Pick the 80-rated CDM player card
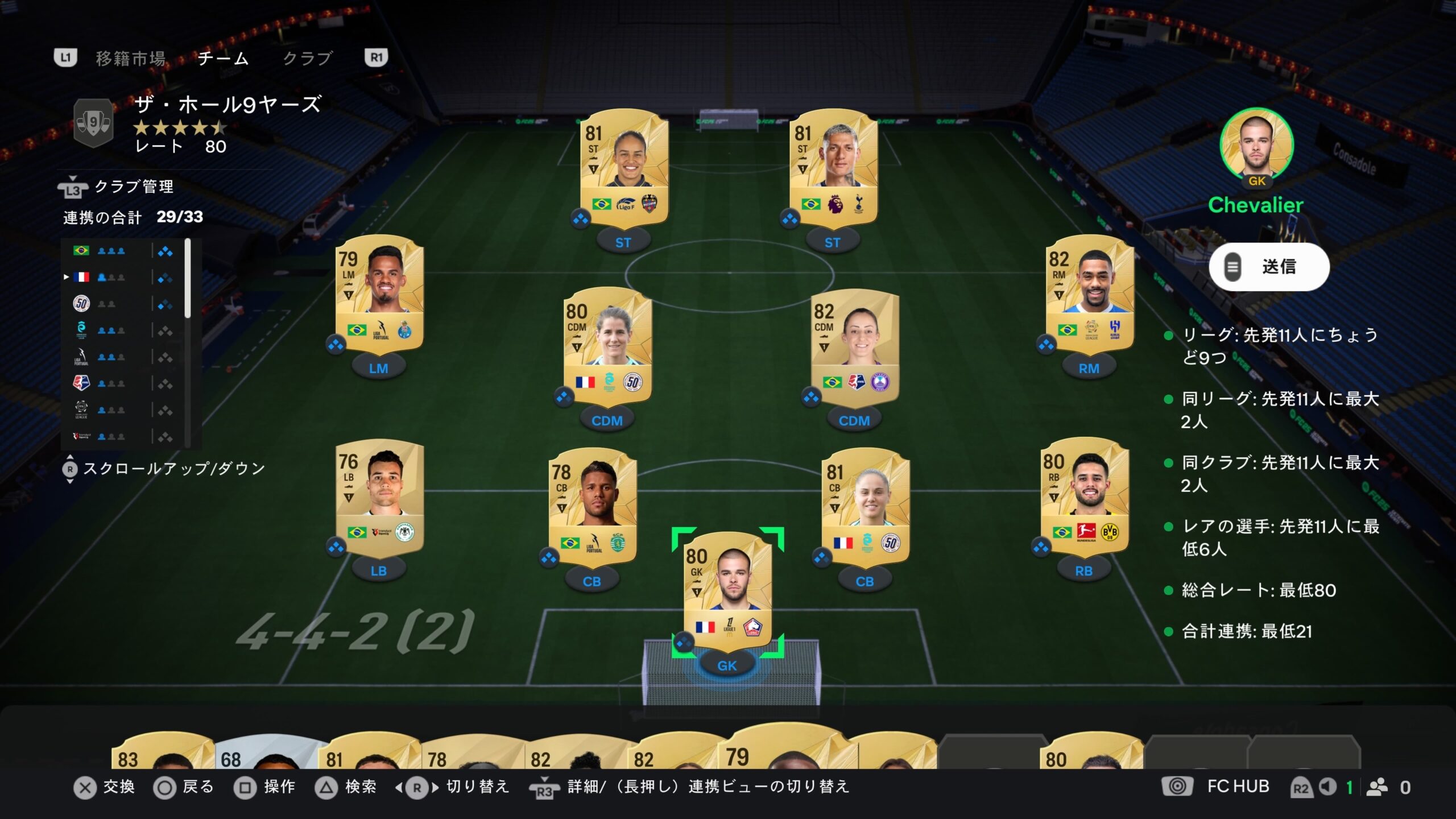 (607, 346)
